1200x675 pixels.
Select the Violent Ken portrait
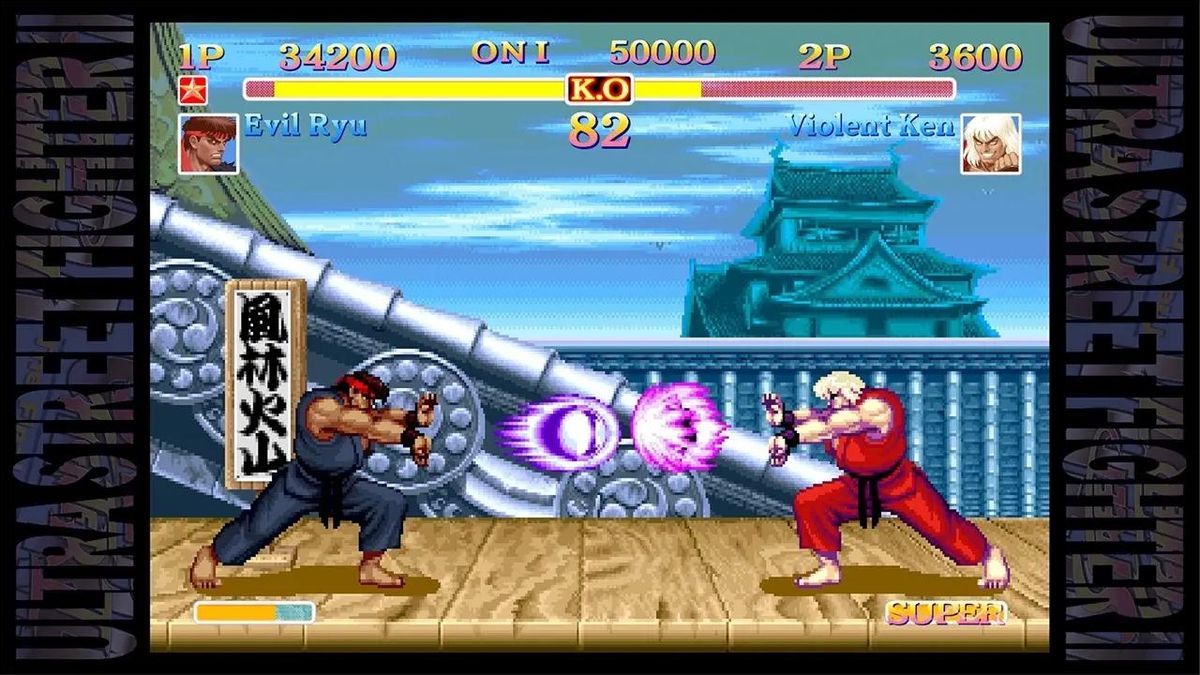pyautogui.click(x=990, y=143)
